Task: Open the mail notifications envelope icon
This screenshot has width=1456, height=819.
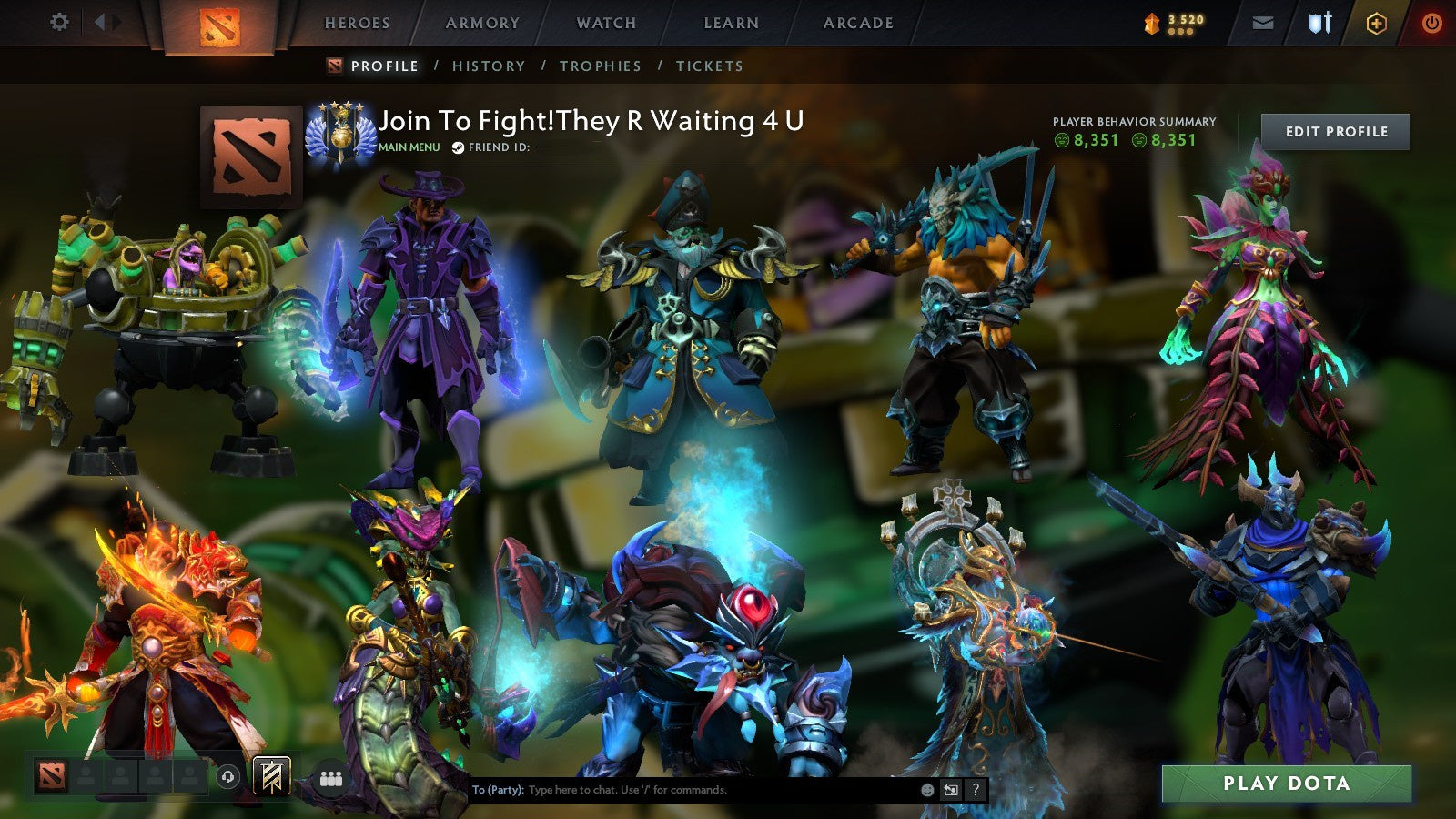Action: click(x=1263, y=23)
